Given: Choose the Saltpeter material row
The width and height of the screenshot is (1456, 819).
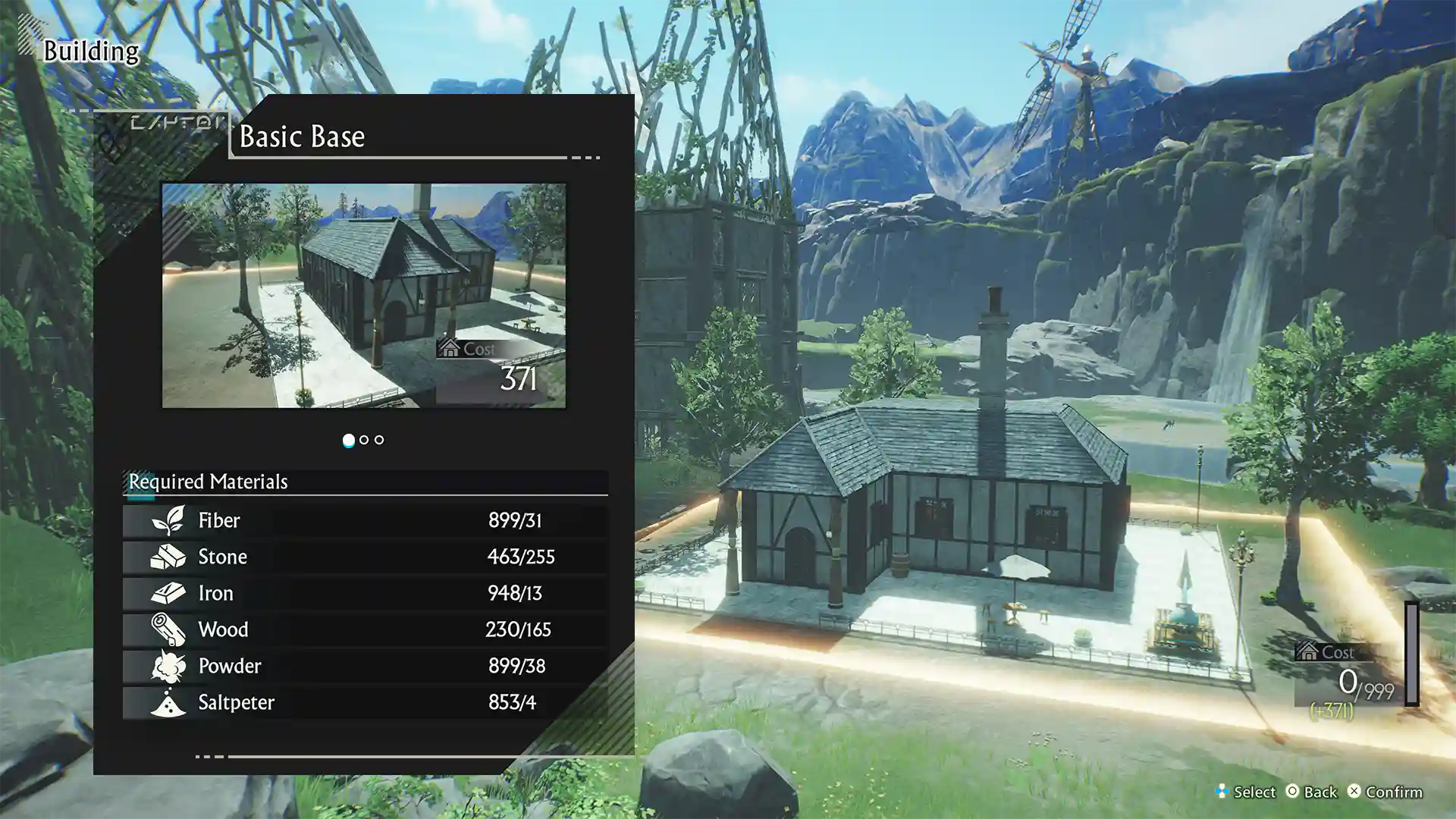Looking at the screenshot, I should click(x=365, y=702).
